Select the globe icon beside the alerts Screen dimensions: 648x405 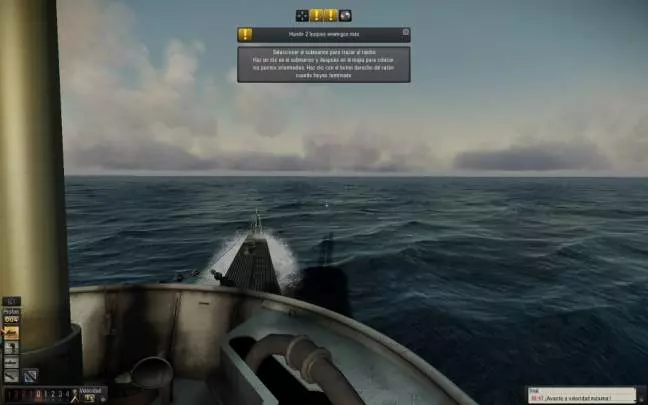tap(345, 15)
